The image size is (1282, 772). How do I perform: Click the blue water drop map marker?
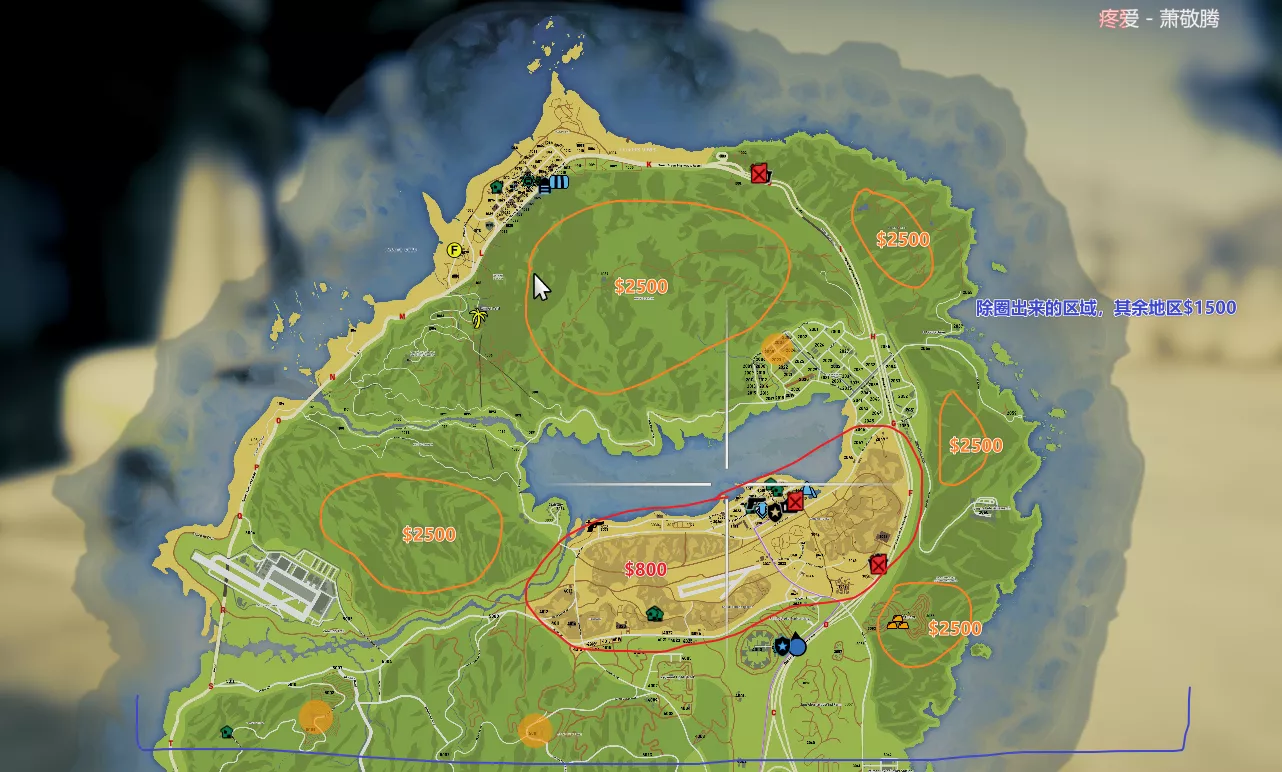click(x=797, y=645)
